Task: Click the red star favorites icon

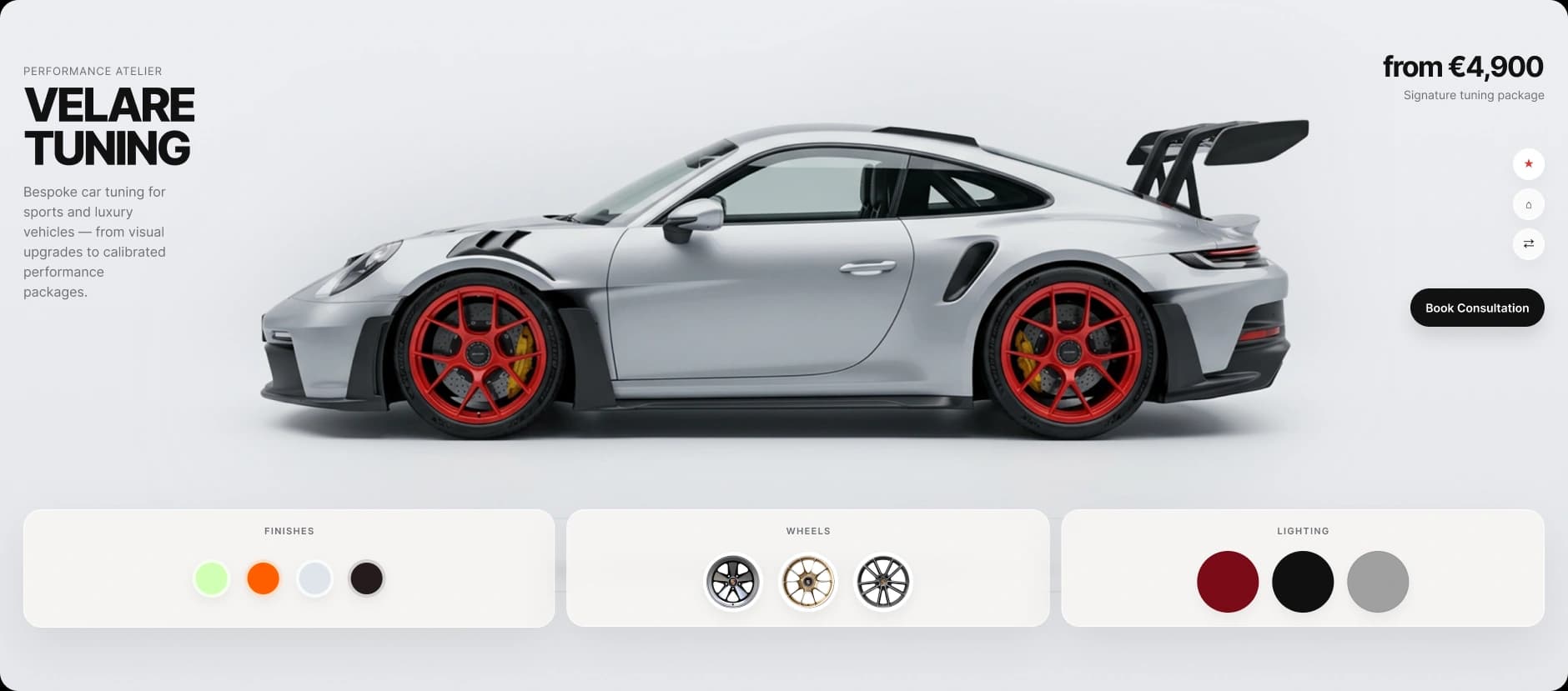Action: [1529, 163]
